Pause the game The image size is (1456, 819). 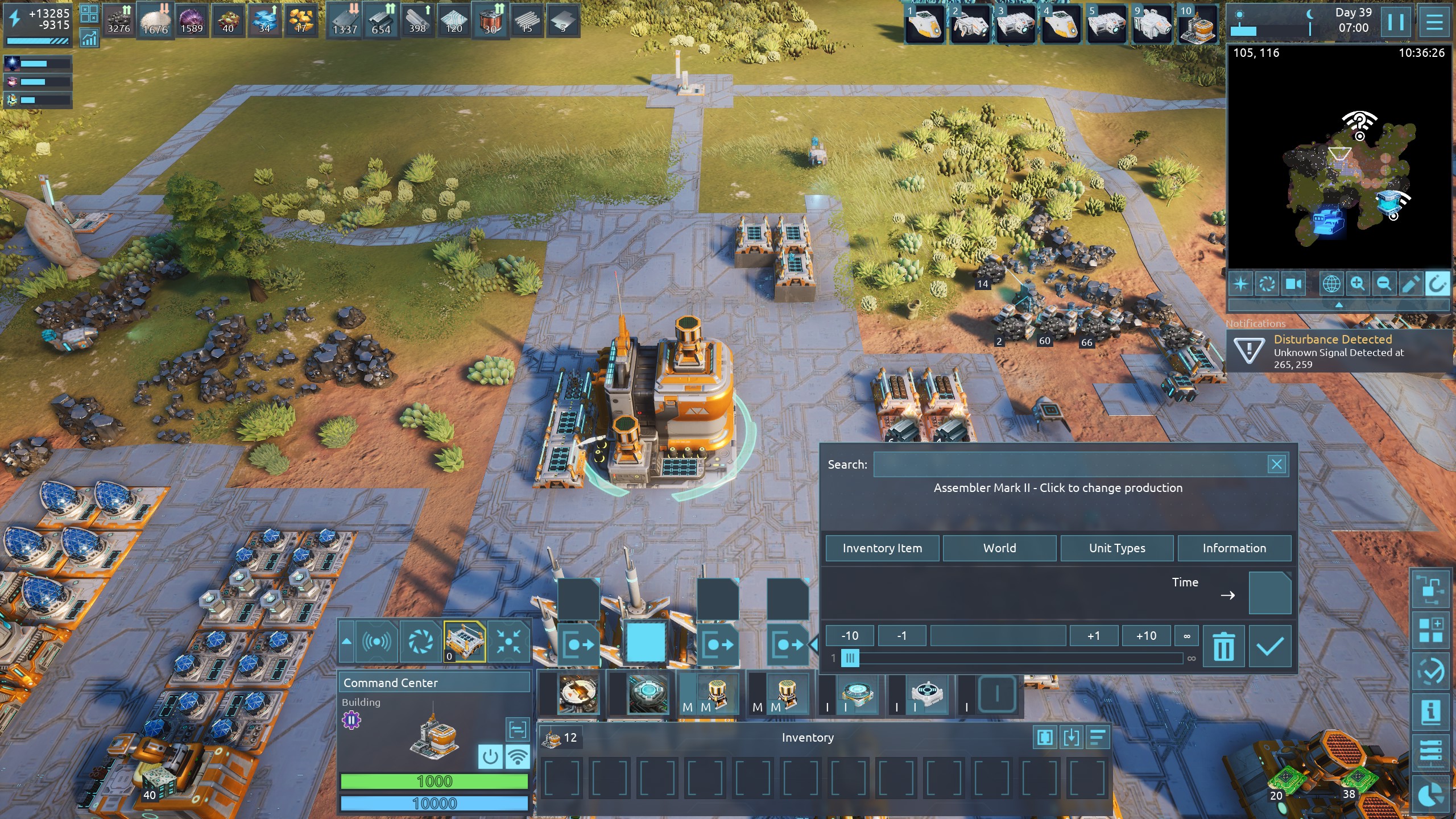click(1396, 23)
